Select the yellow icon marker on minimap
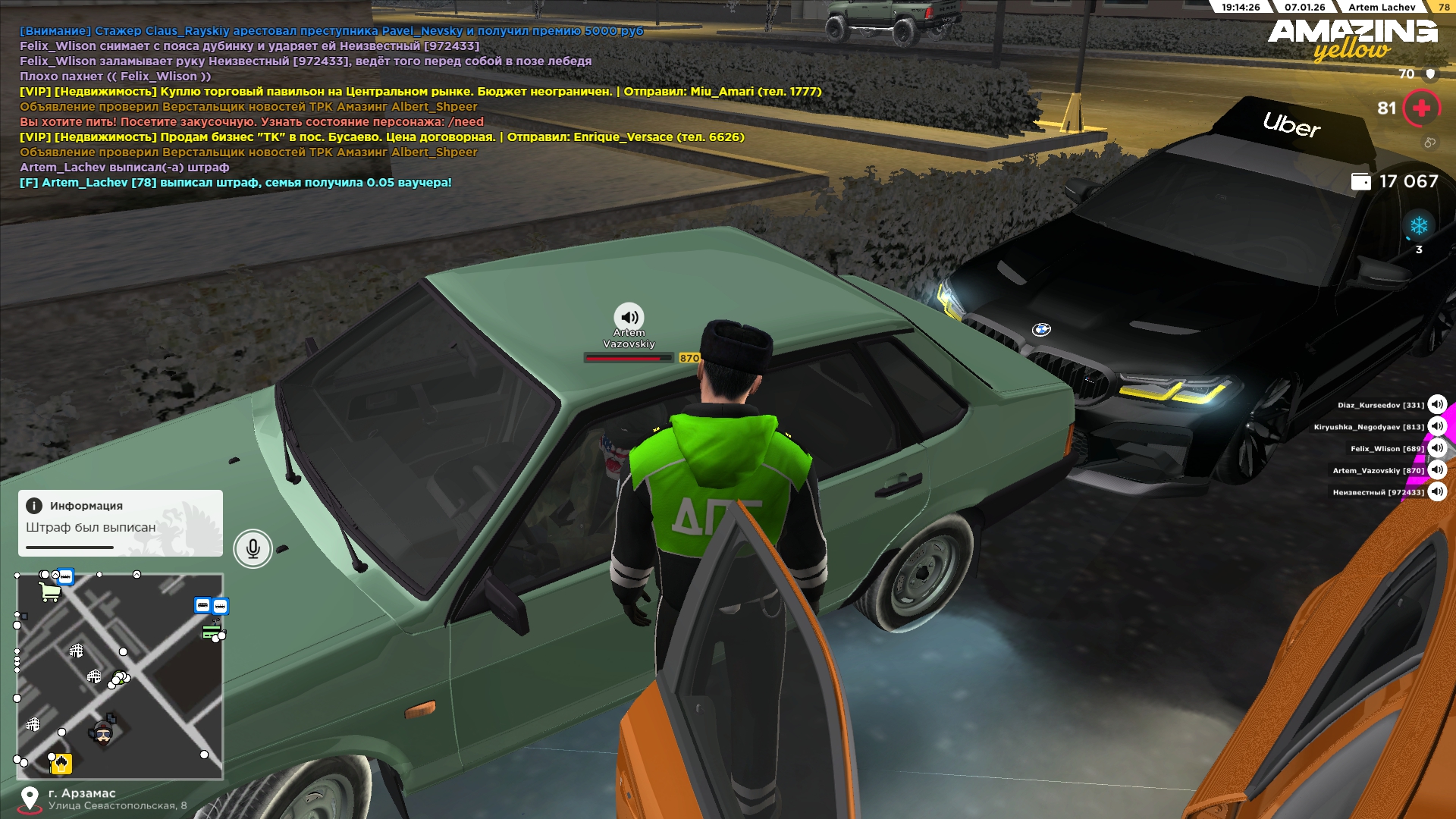 [61, 764]
